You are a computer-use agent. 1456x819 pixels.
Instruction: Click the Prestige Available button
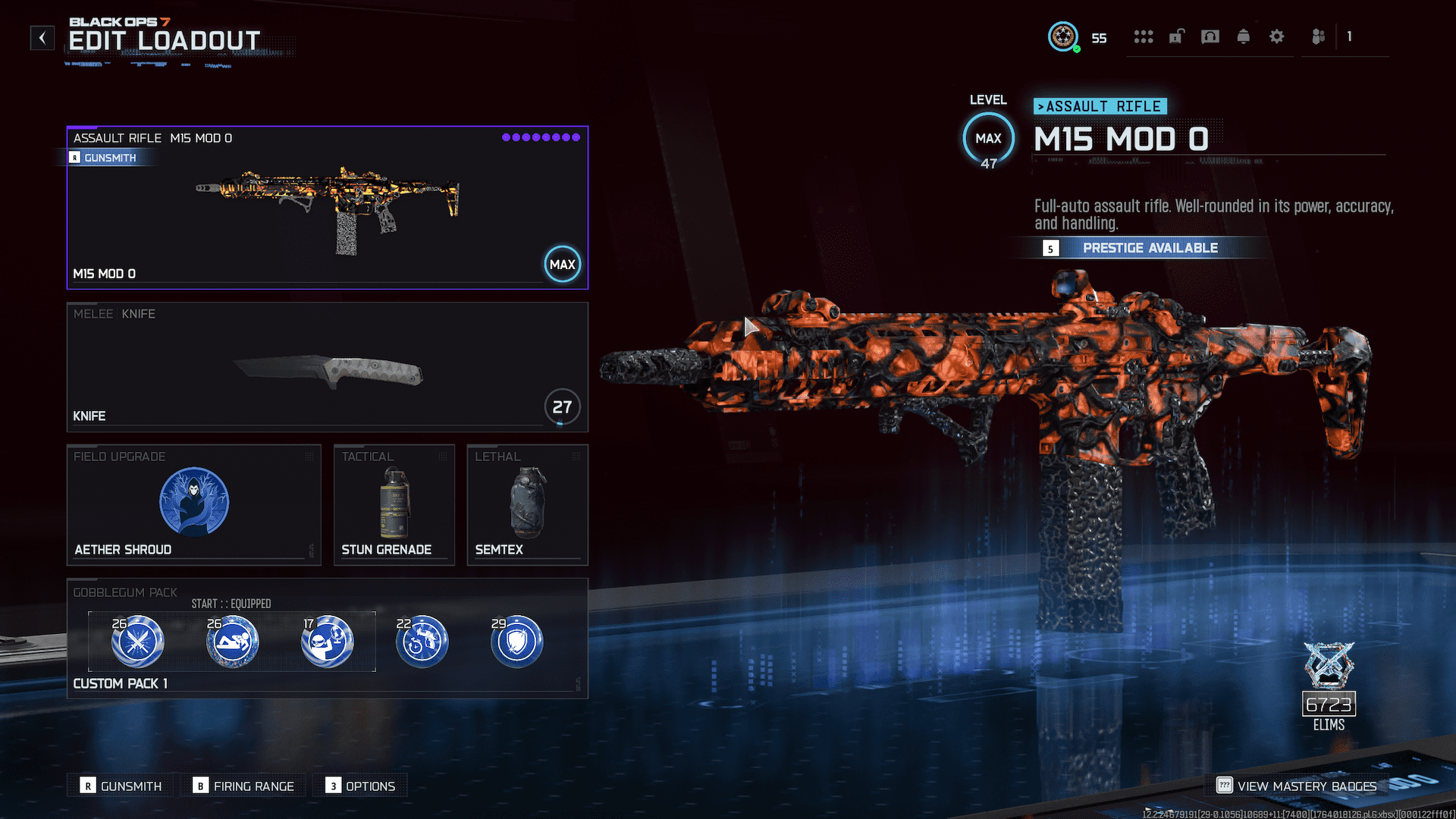pyautogui.click(x=1150, y=247)
